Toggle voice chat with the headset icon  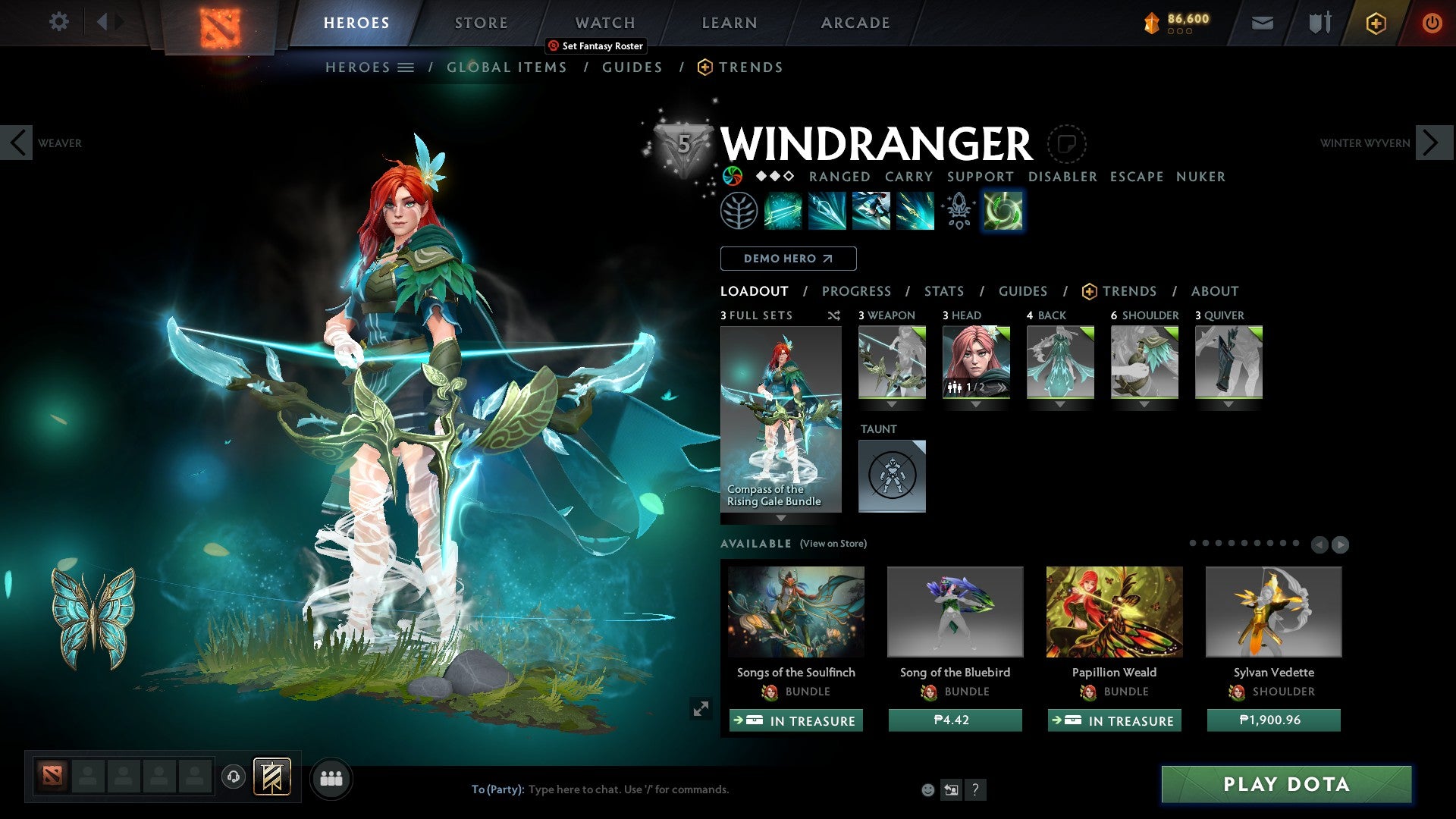[x=233, y=778]
